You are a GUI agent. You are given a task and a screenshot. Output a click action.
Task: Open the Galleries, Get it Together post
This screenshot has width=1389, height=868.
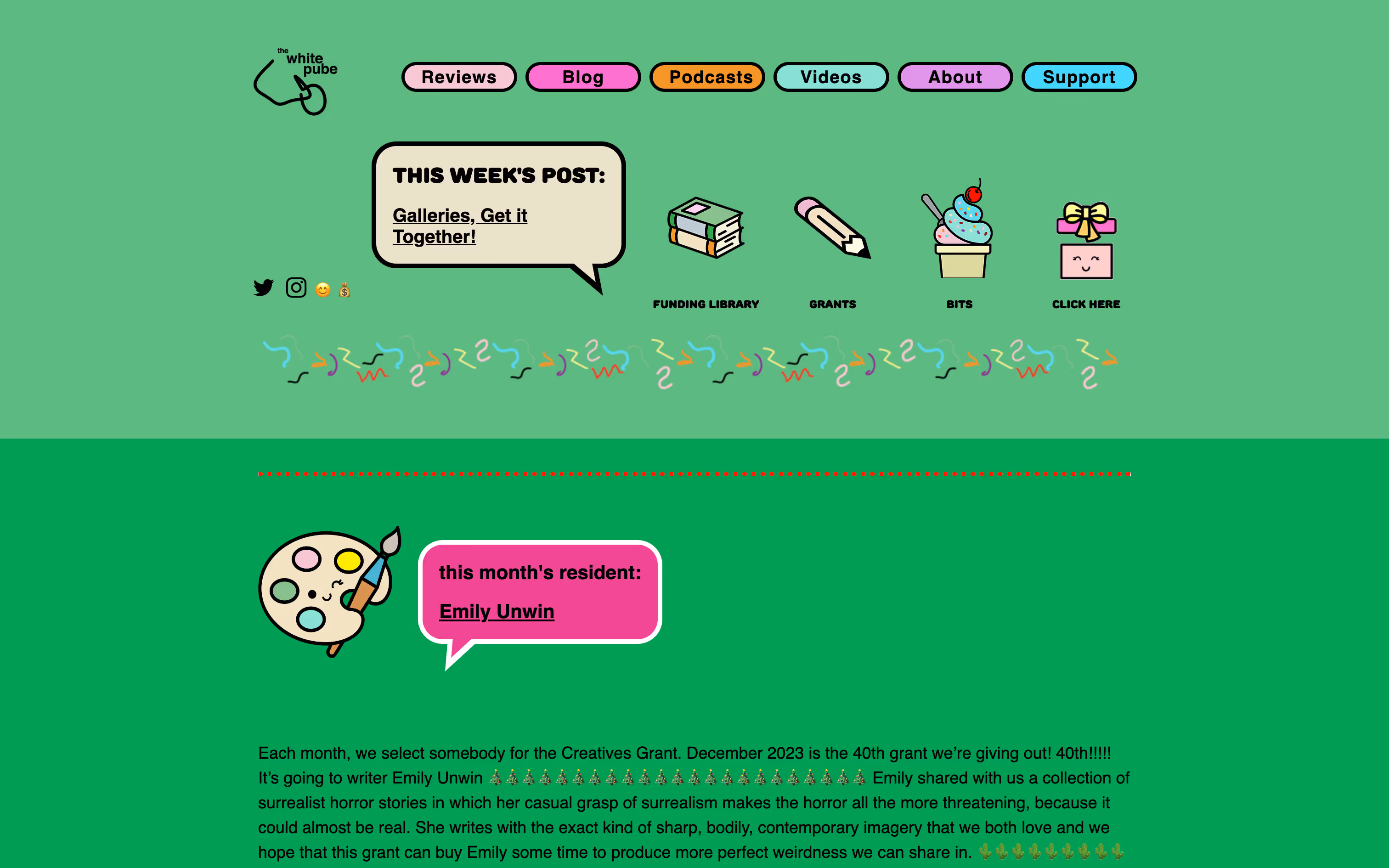(459, 225)
